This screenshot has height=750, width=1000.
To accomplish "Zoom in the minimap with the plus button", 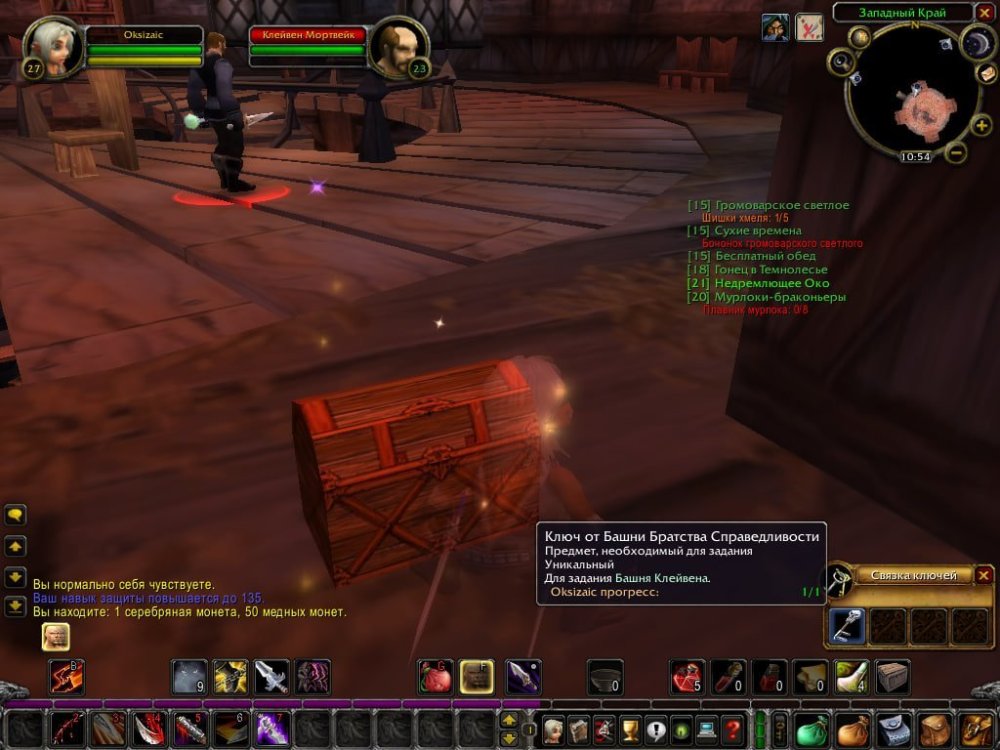I will coord(981,125).
